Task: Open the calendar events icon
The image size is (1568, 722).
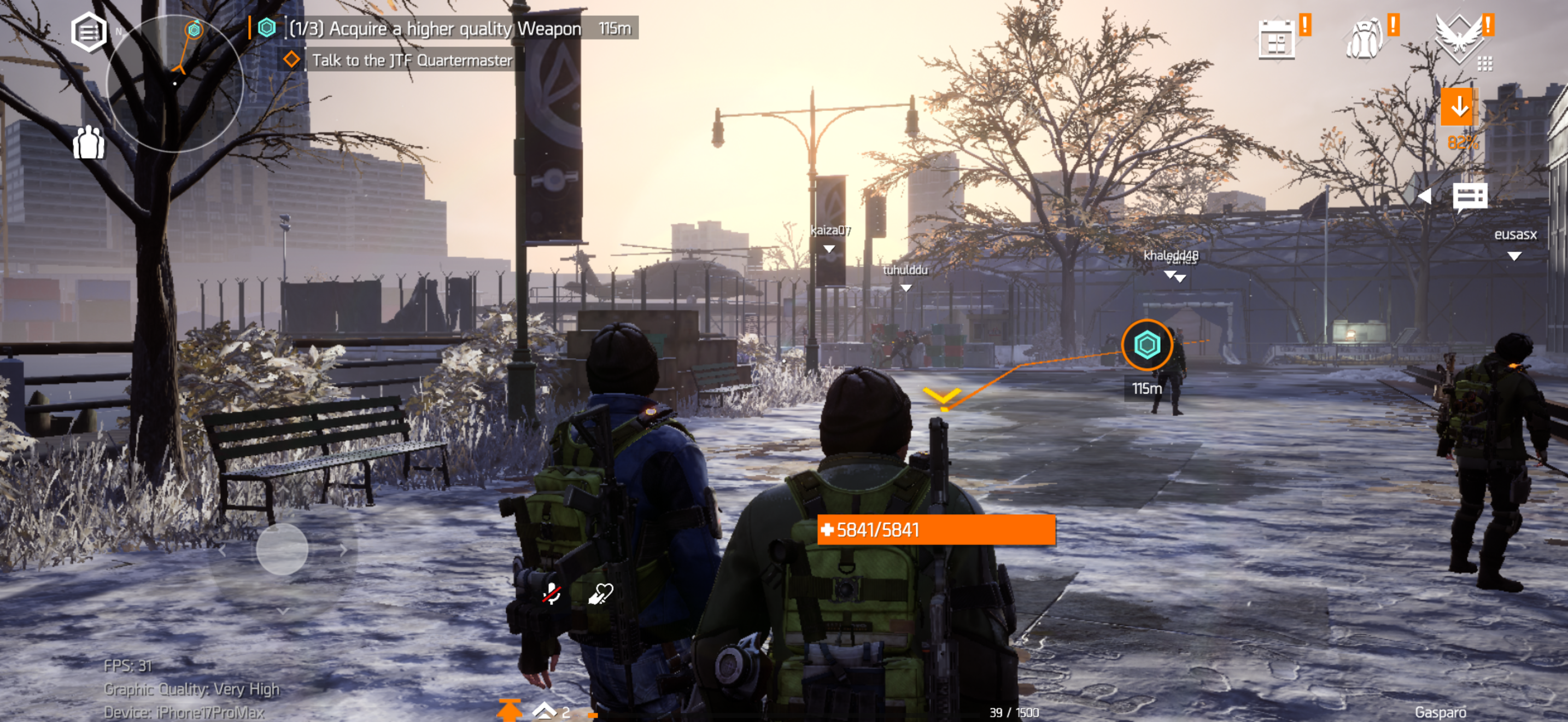Action: [x=1276, y=40]
